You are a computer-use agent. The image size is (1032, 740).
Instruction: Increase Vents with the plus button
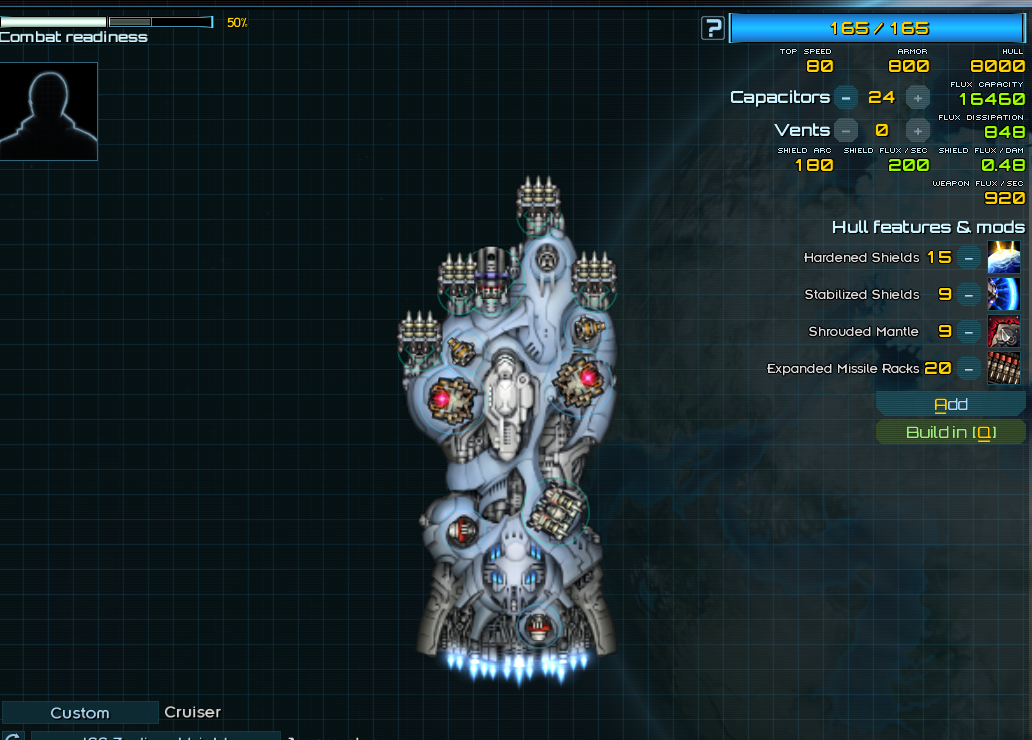click(x=917, y=130)
